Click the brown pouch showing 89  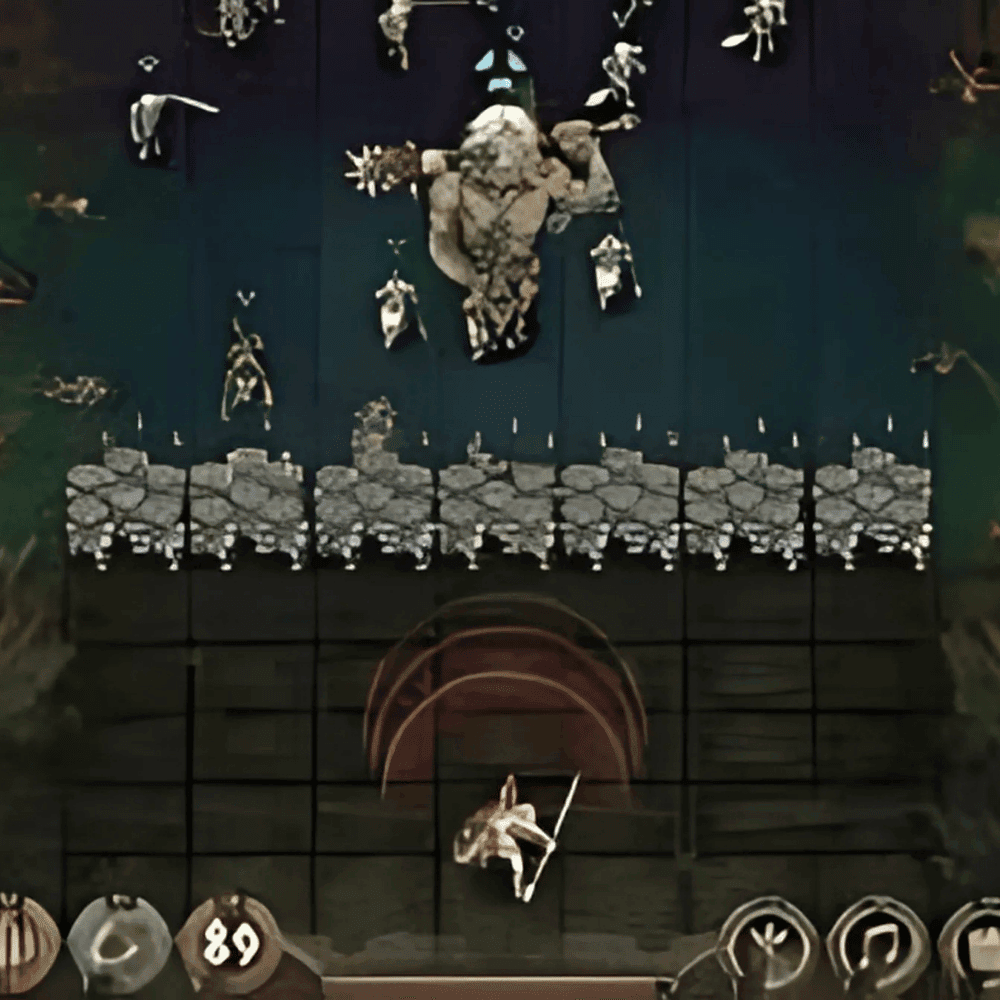tap(229, 942)
